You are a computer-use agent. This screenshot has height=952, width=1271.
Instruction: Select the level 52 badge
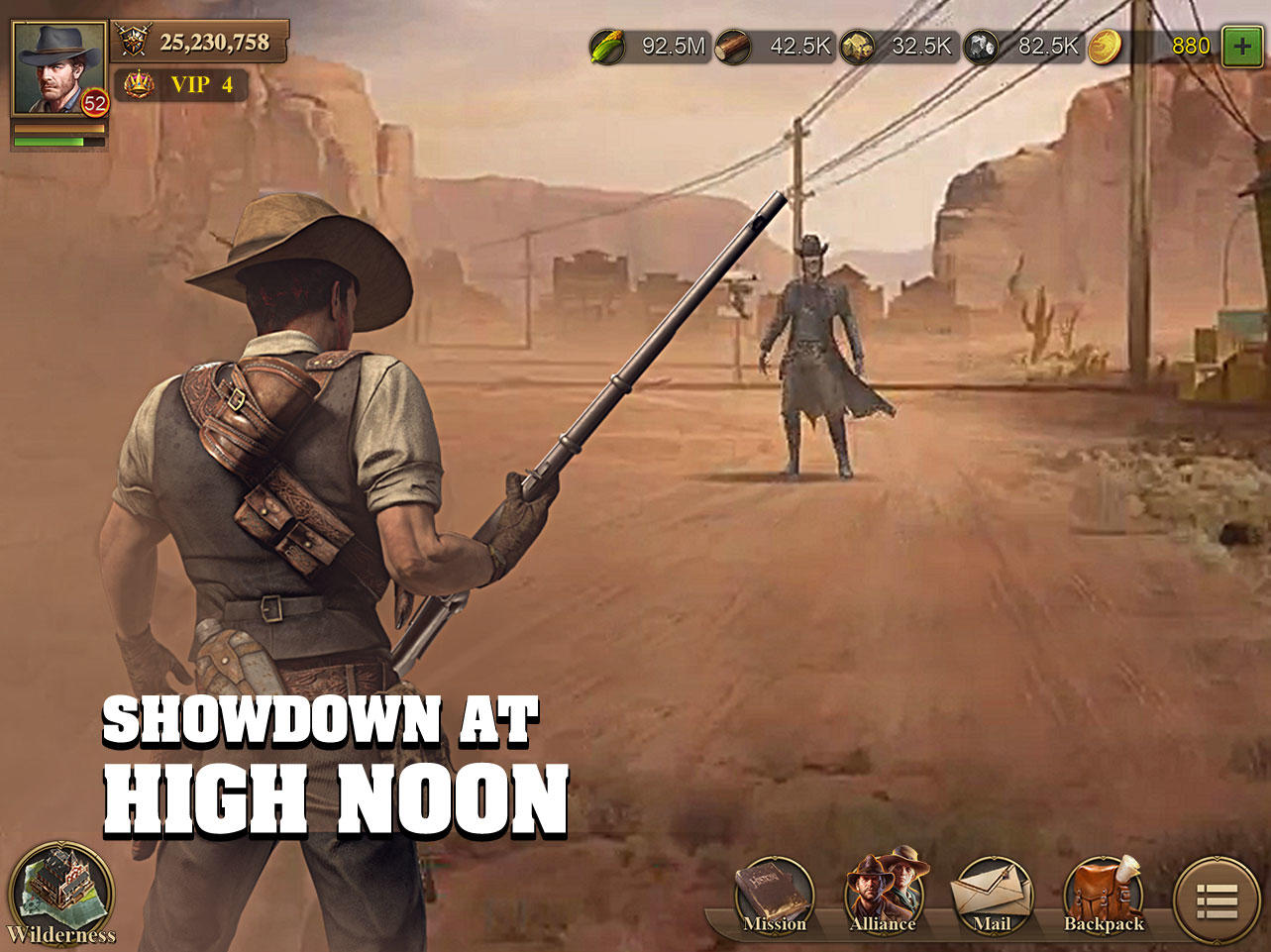92,102
